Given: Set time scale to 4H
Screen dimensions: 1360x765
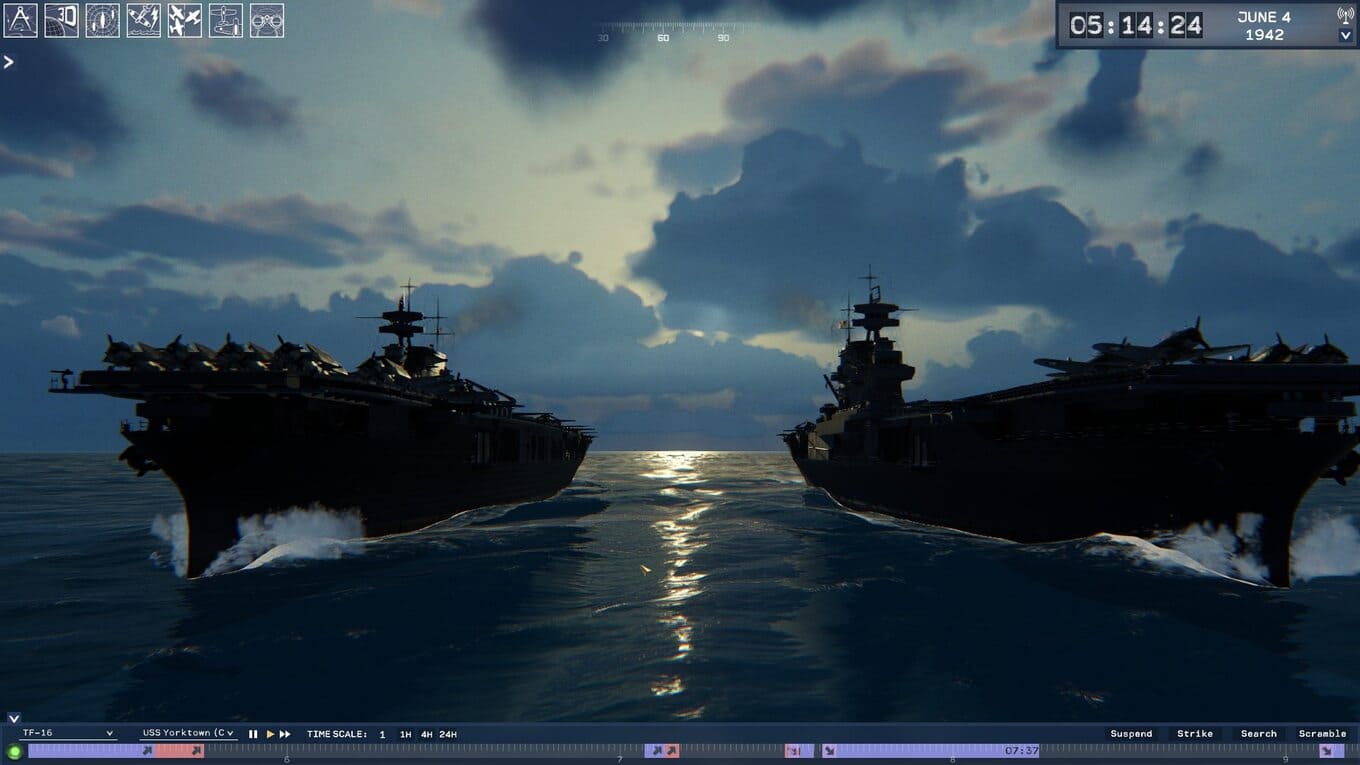Looking at the screenshot, I should [x=426, y=734].
